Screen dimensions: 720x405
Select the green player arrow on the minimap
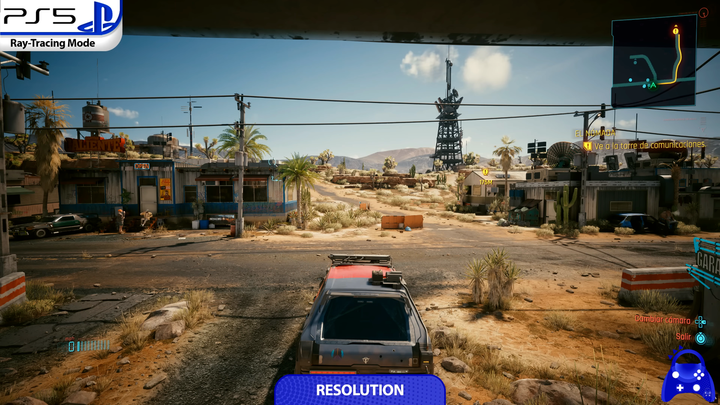click(x=652, y=84)
